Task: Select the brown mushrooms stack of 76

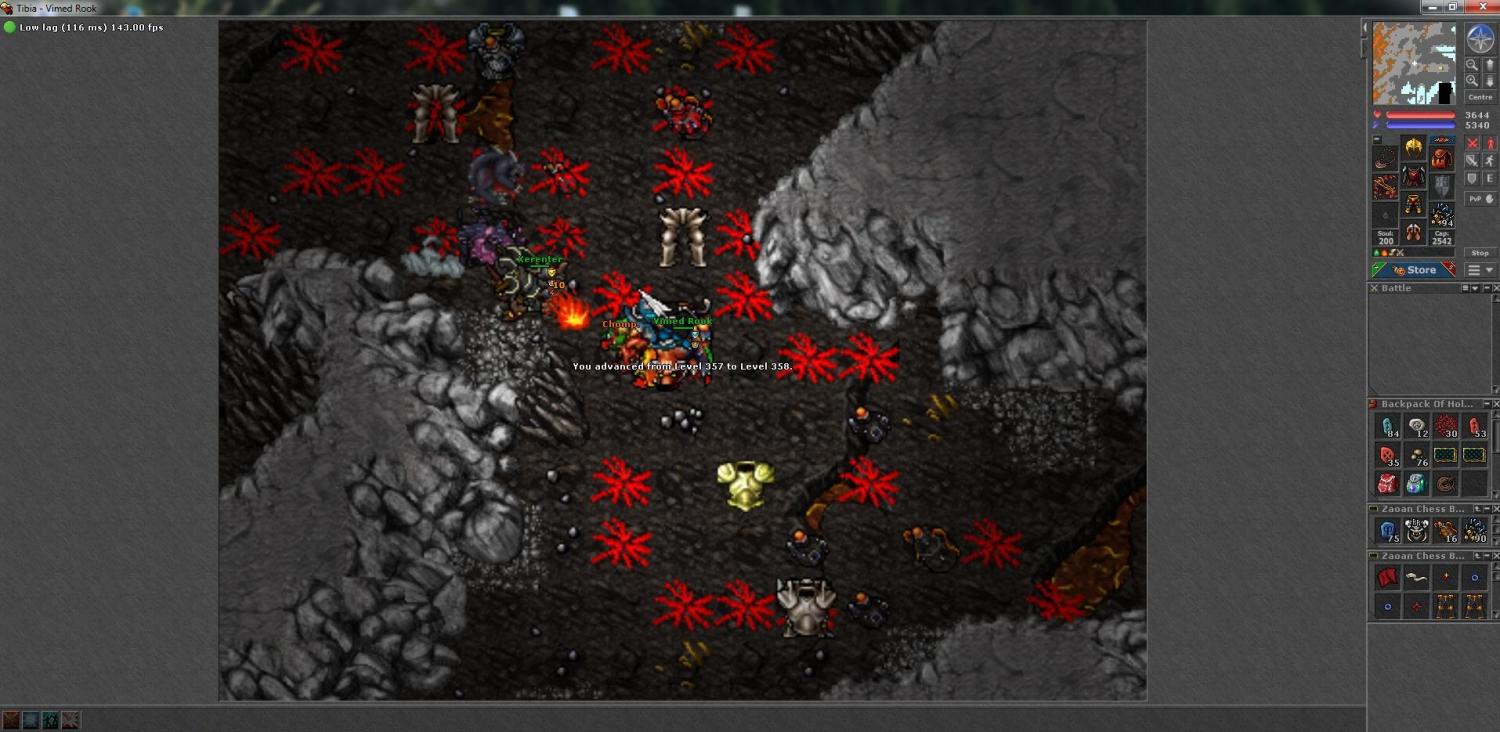Action: (x=1416, y=456)
